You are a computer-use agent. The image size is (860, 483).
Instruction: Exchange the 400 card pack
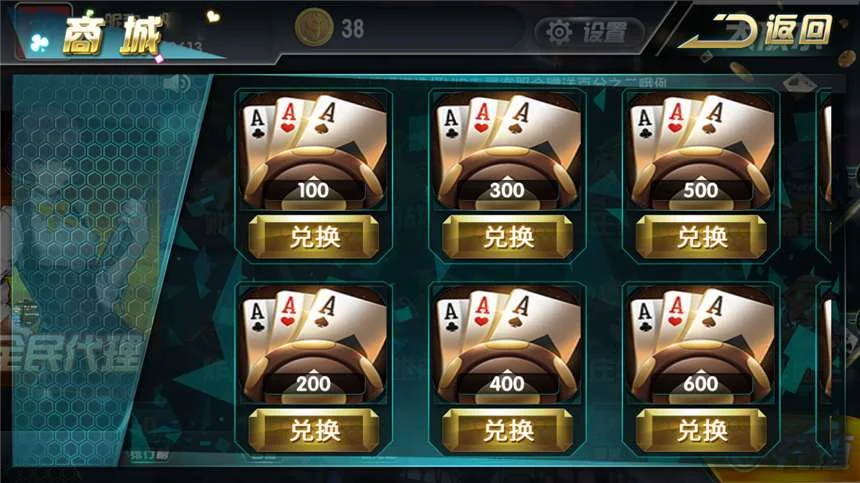click(507, 431)
